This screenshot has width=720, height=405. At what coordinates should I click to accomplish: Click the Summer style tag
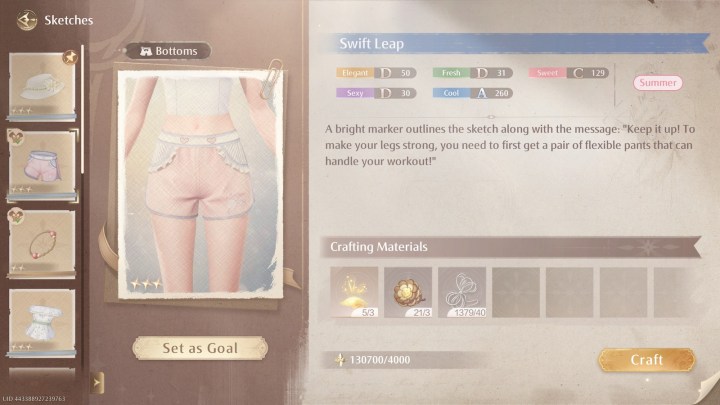click(x=657, y=83)
